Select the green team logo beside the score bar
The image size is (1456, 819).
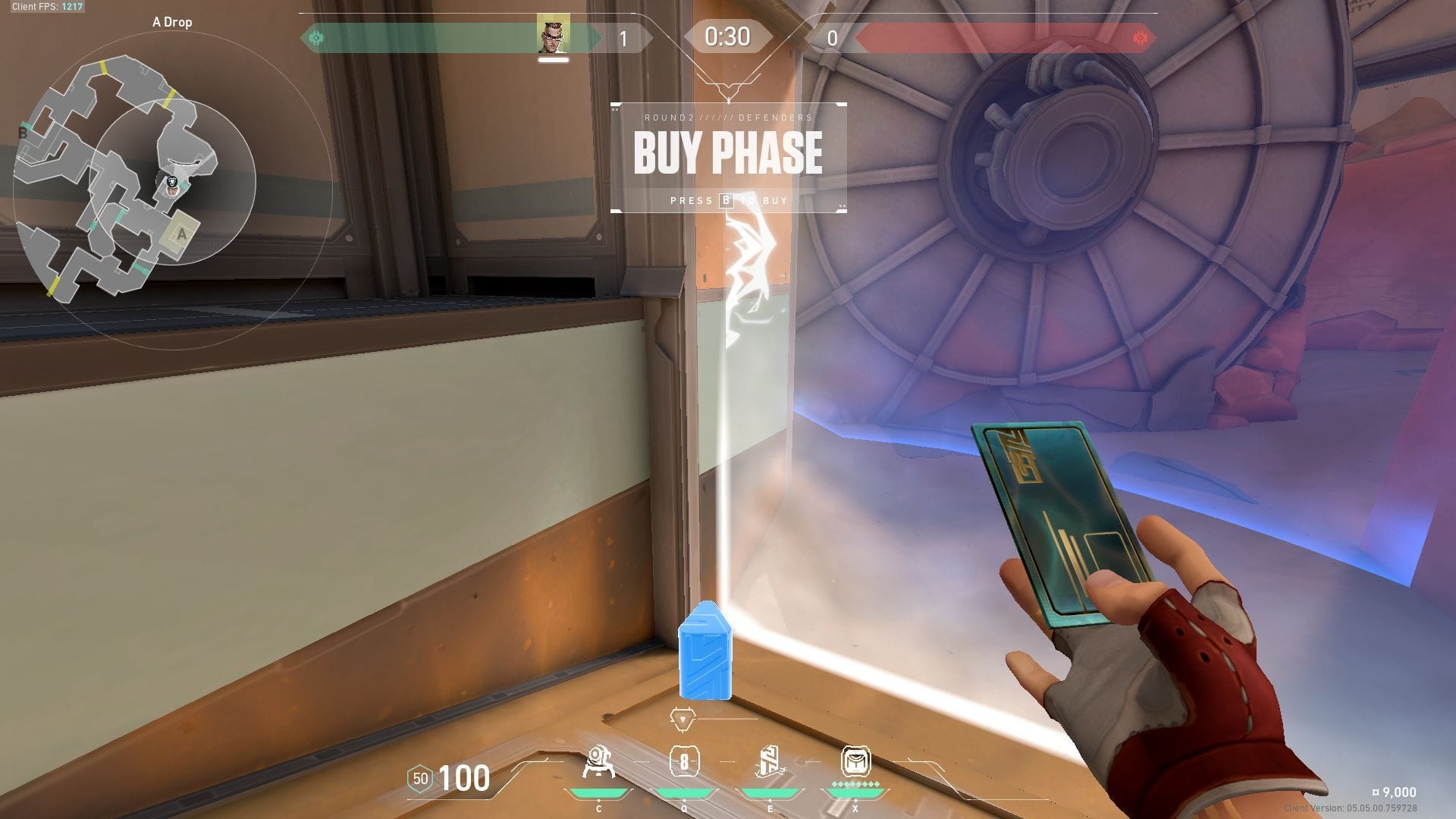318,35
